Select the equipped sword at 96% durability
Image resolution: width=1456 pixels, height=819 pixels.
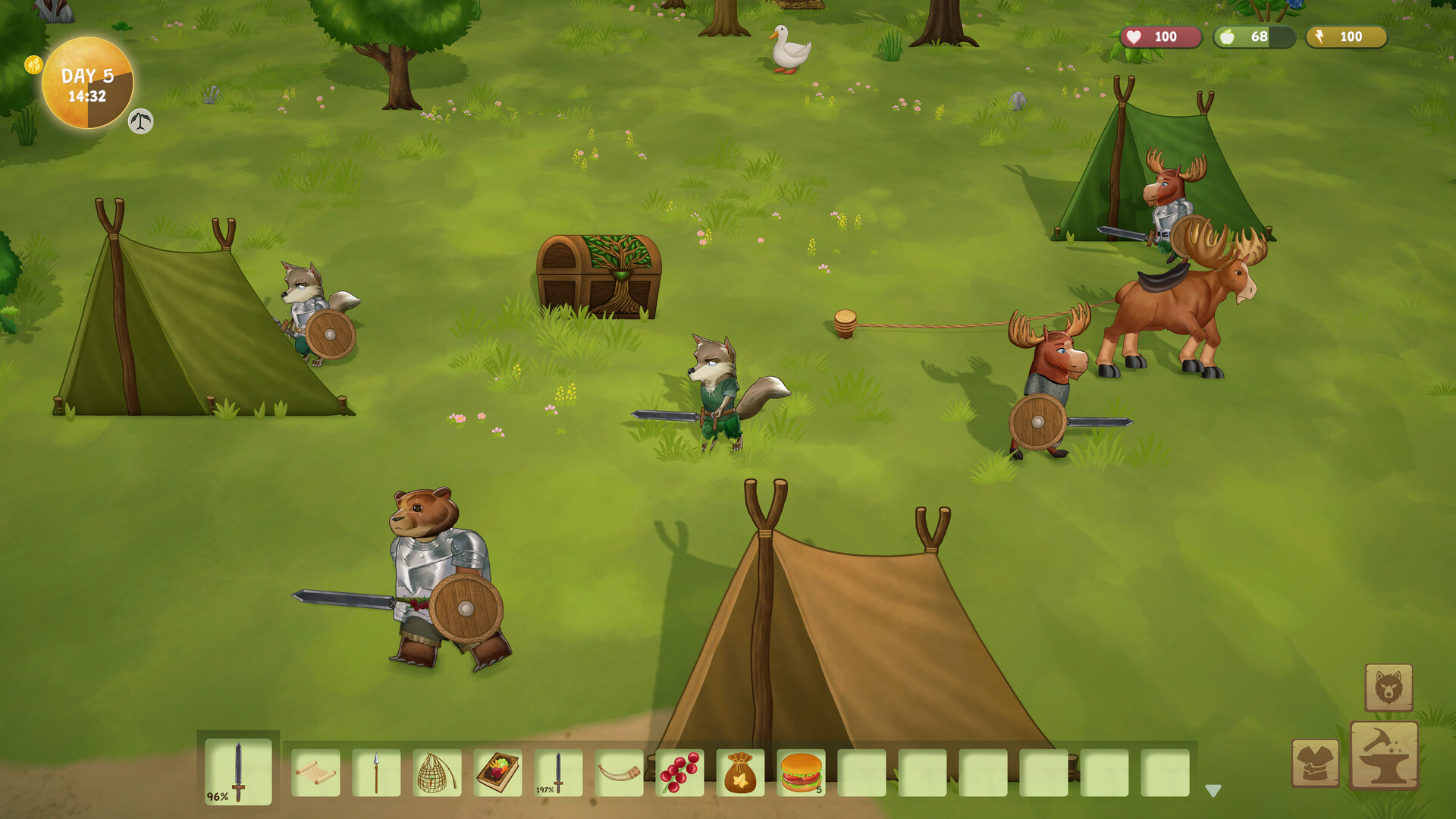[238, 771]
